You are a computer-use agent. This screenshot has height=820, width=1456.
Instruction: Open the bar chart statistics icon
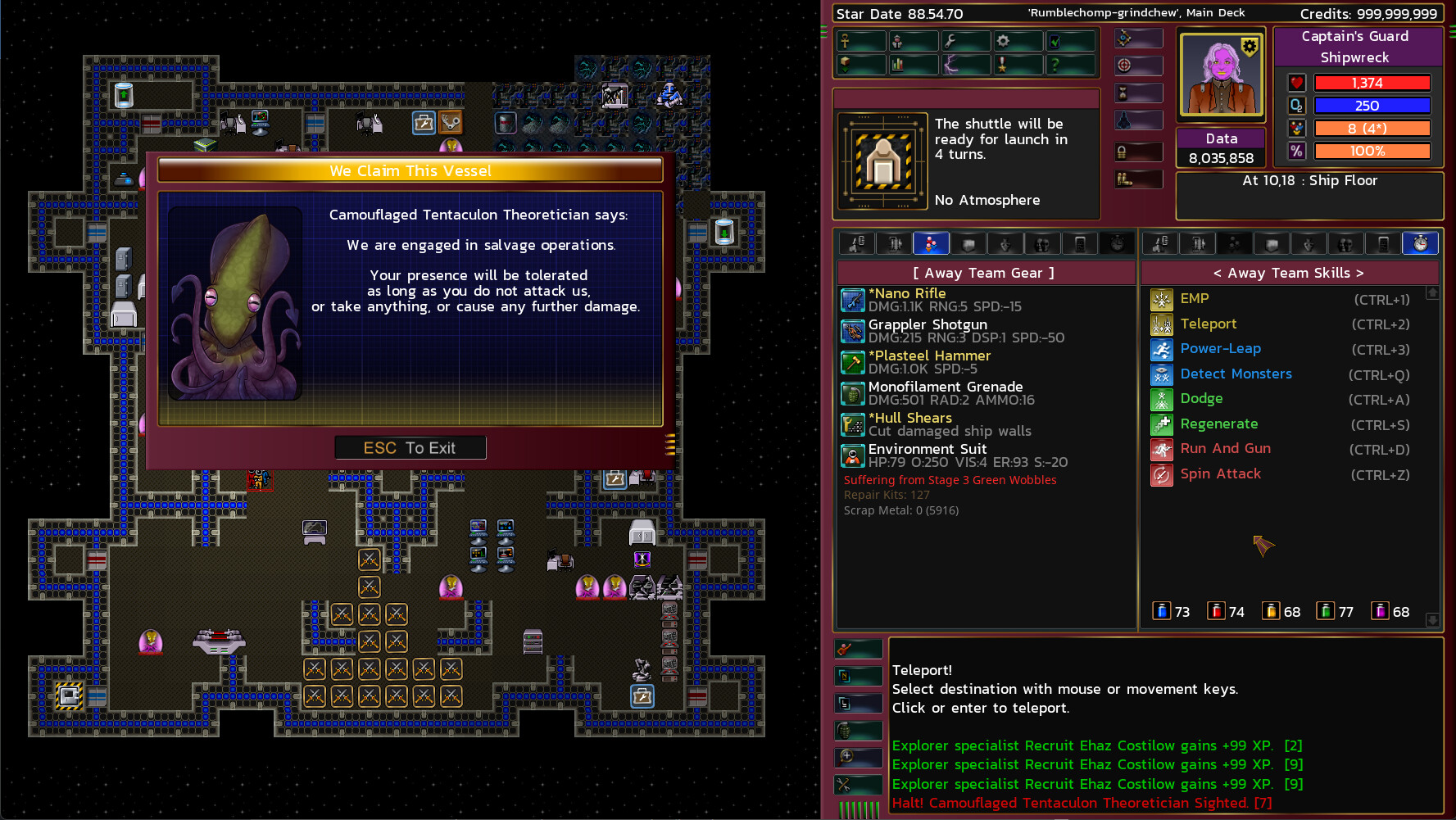coord(897,66)
